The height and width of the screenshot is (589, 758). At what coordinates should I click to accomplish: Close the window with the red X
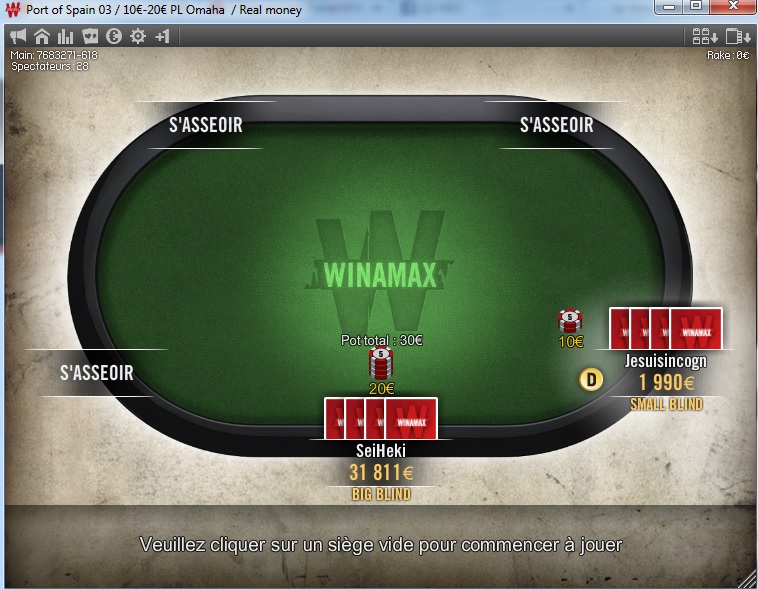pos(732,7)
